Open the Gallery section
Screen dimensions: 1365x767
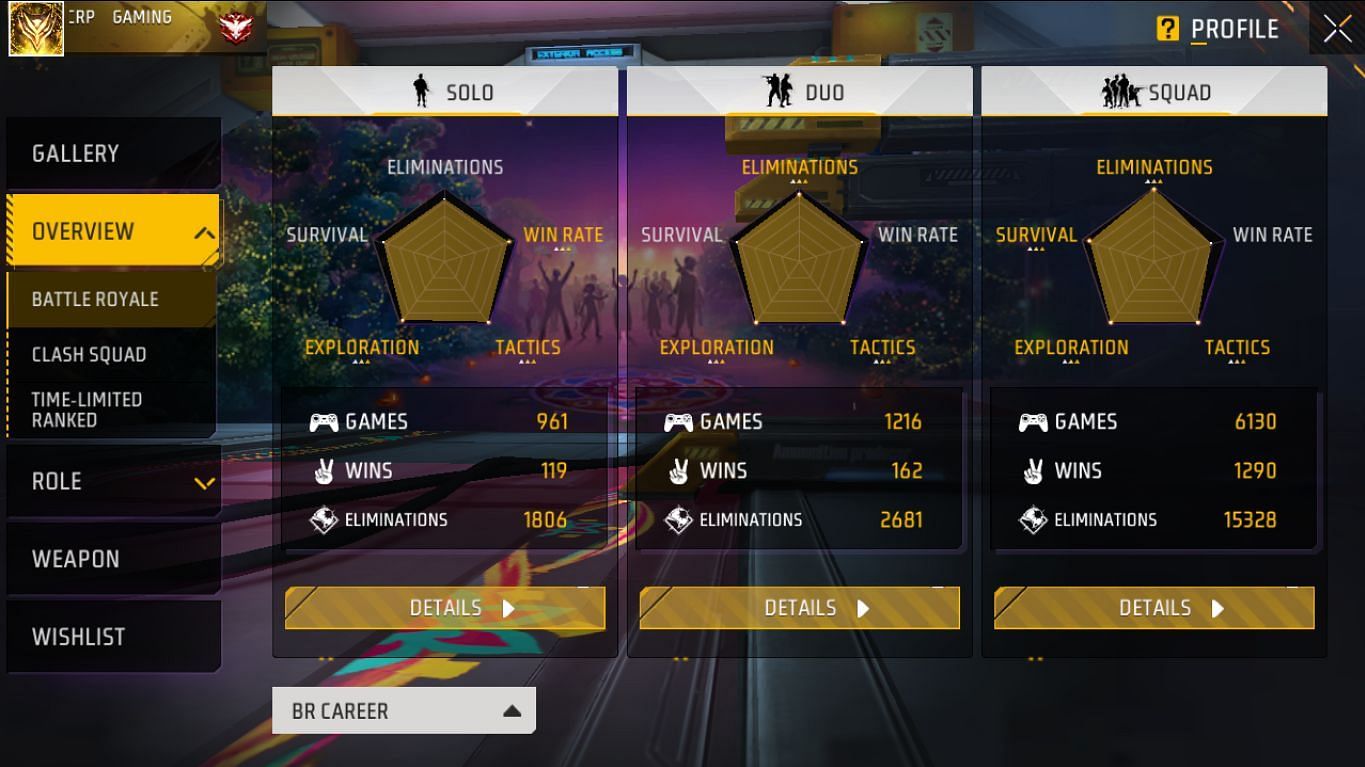point(75,153)
